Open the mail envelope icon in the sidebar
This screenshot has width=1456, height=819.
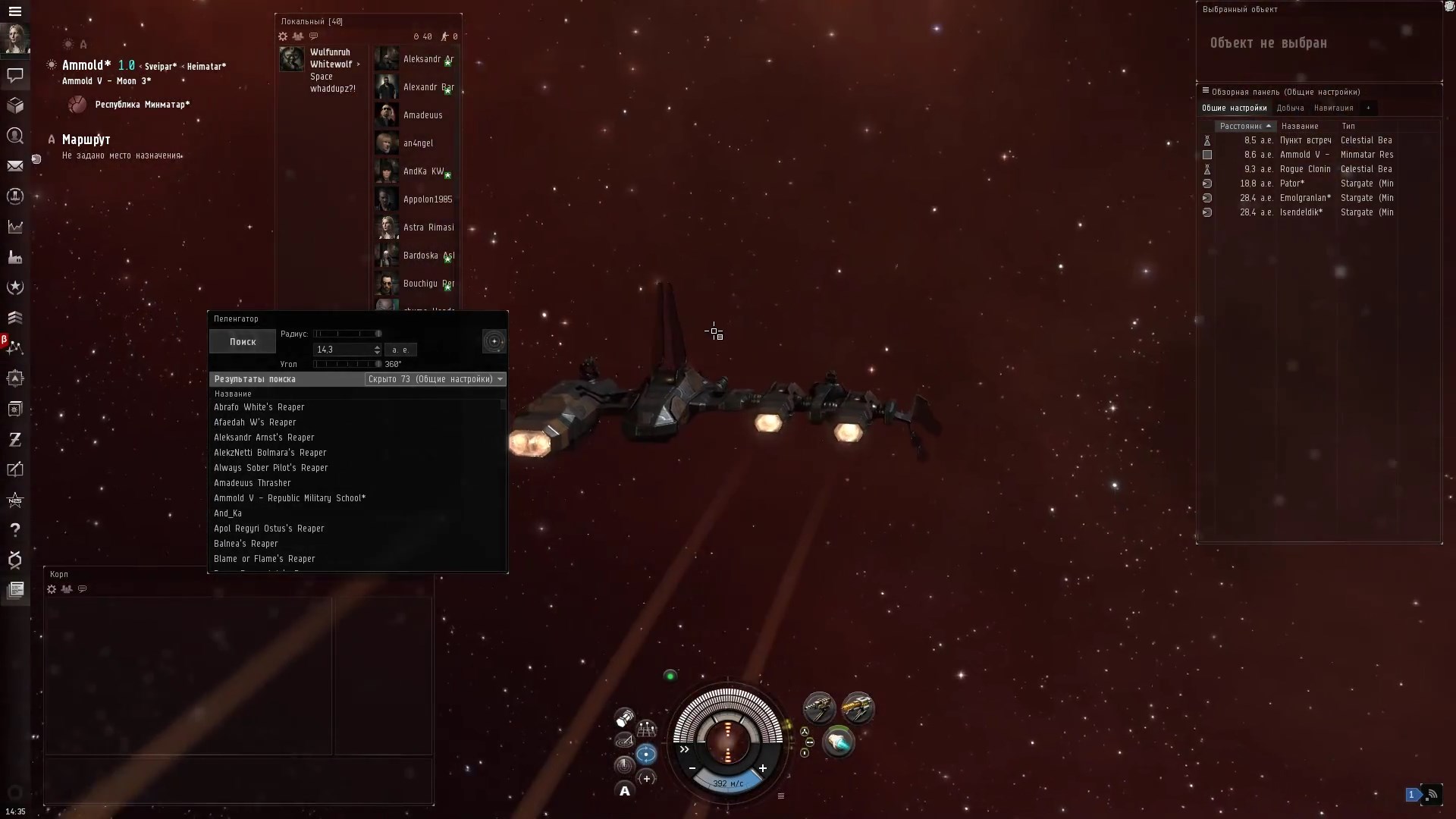click(15, 166)
